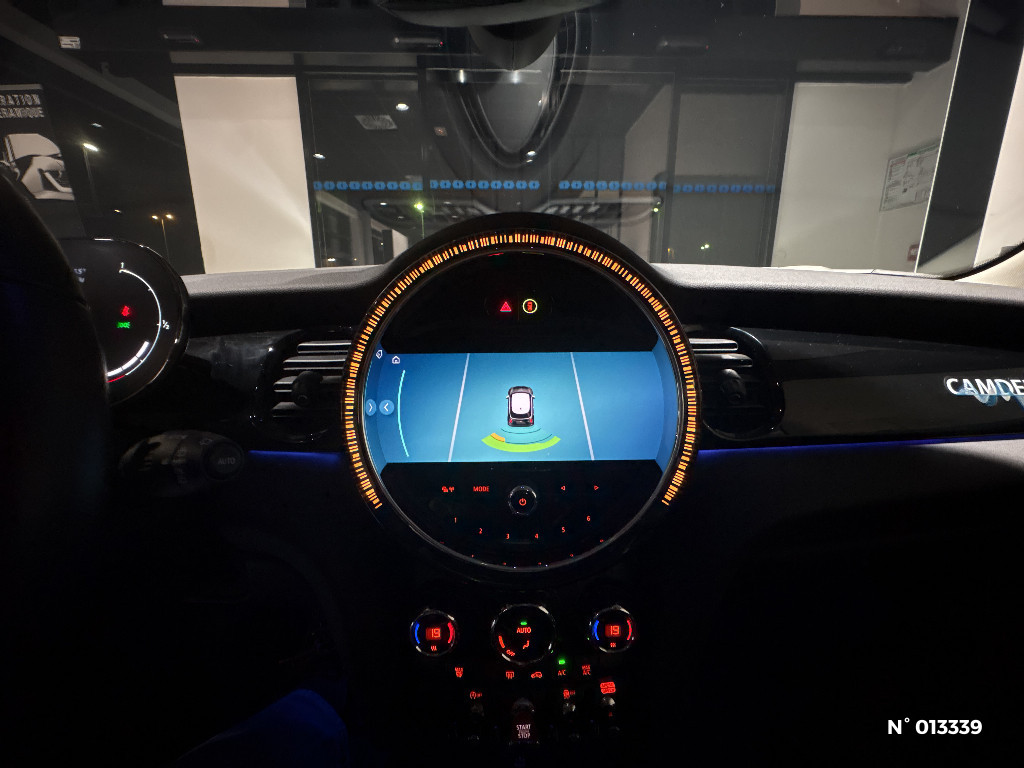
Task: Select the MODE button below the display
Action: point(481,489)
